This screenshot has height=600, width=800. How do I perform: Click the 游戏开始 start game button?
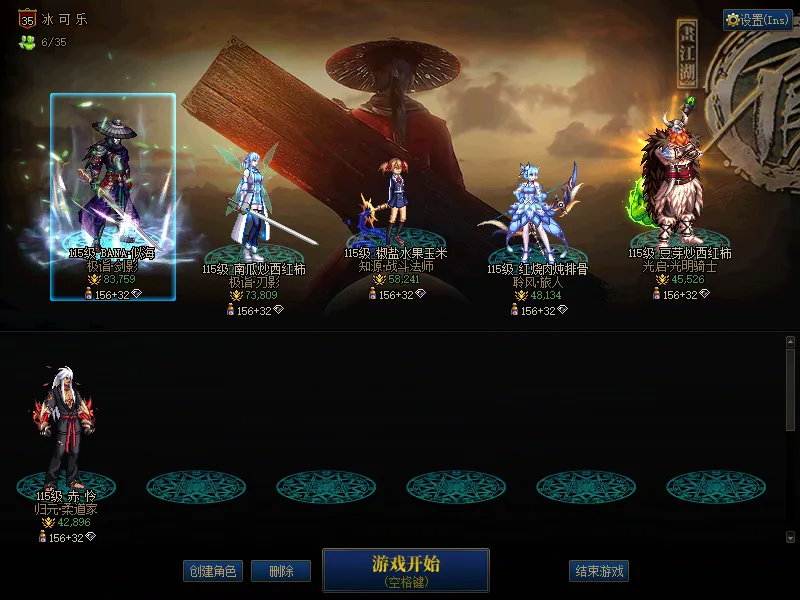405,569
